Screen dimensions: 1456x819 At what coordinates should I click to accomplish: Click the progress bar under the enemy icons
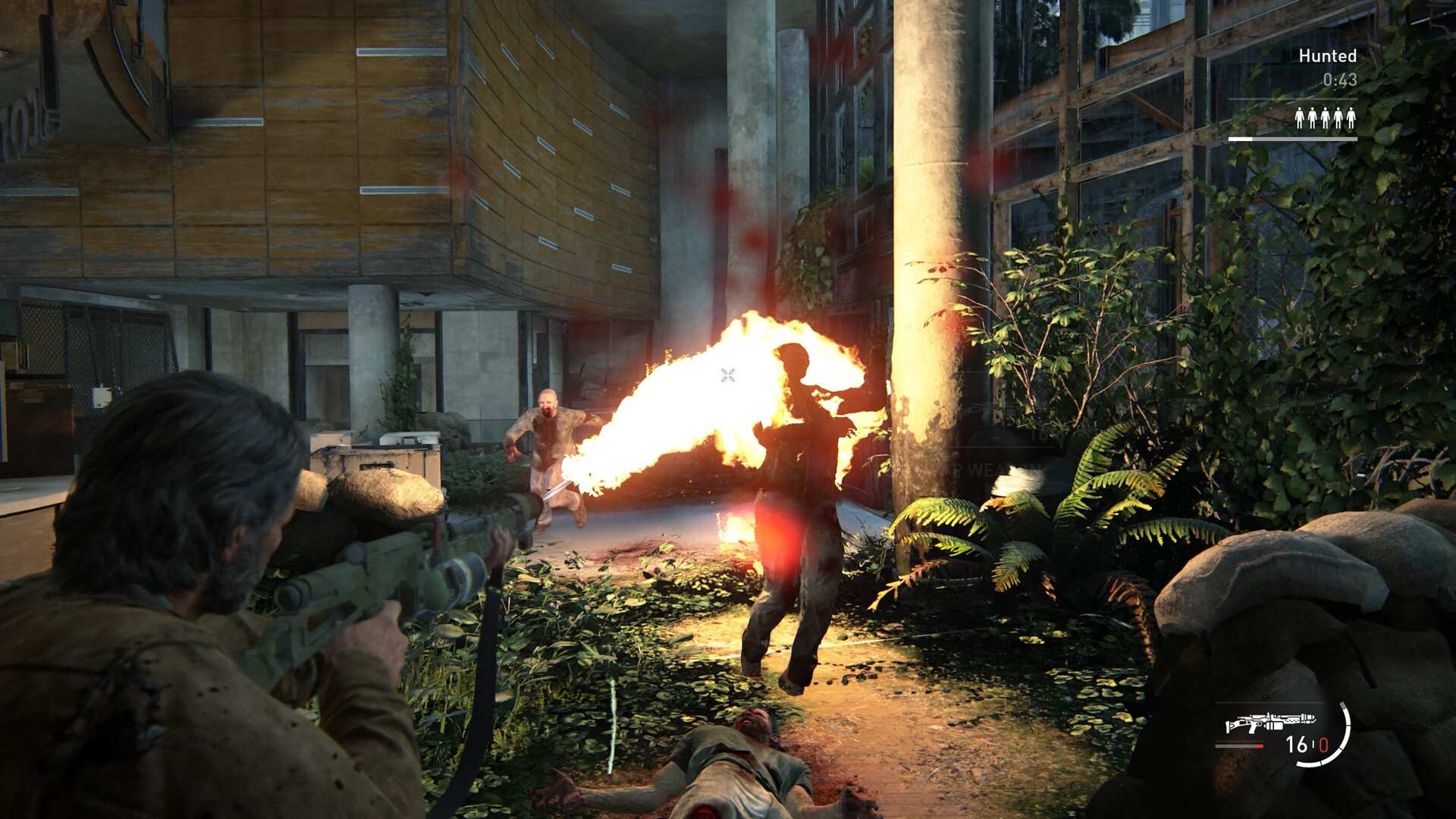1293,139
